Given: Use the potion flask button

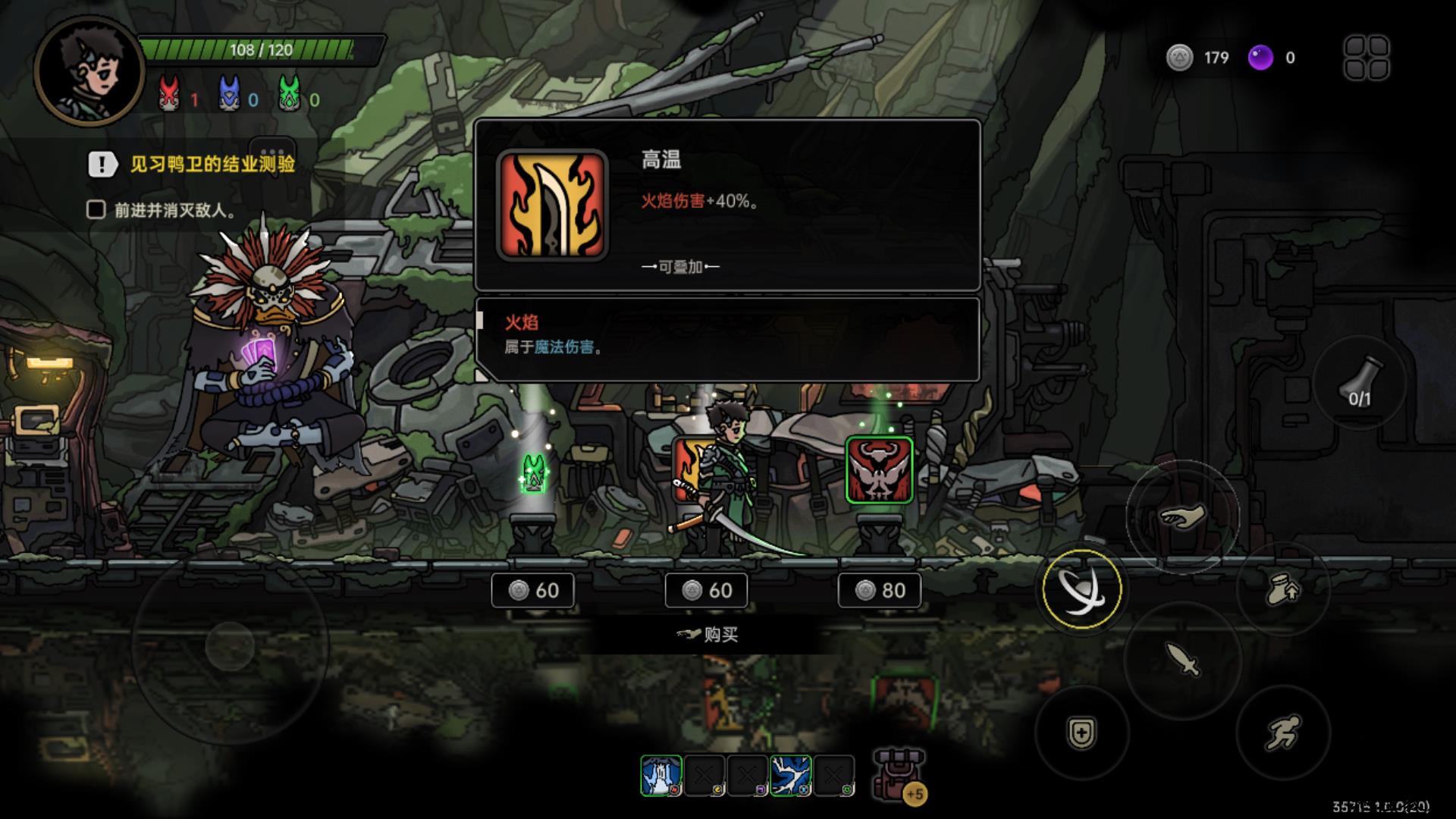Looking at the screenshot, I should pos(1359,383).
